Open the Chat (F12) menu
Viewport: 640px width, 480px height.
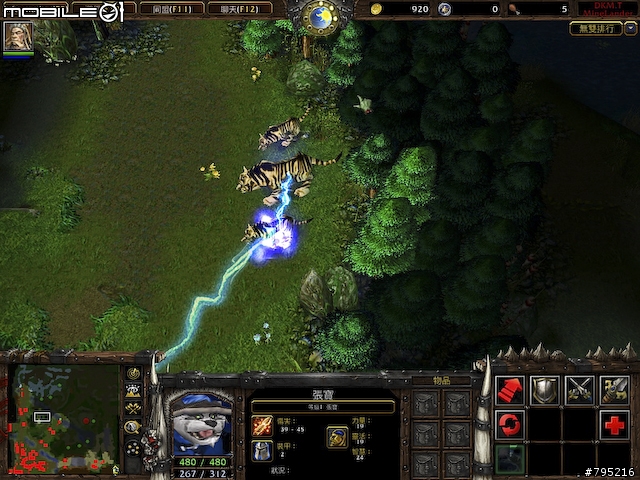click(236, 9)
